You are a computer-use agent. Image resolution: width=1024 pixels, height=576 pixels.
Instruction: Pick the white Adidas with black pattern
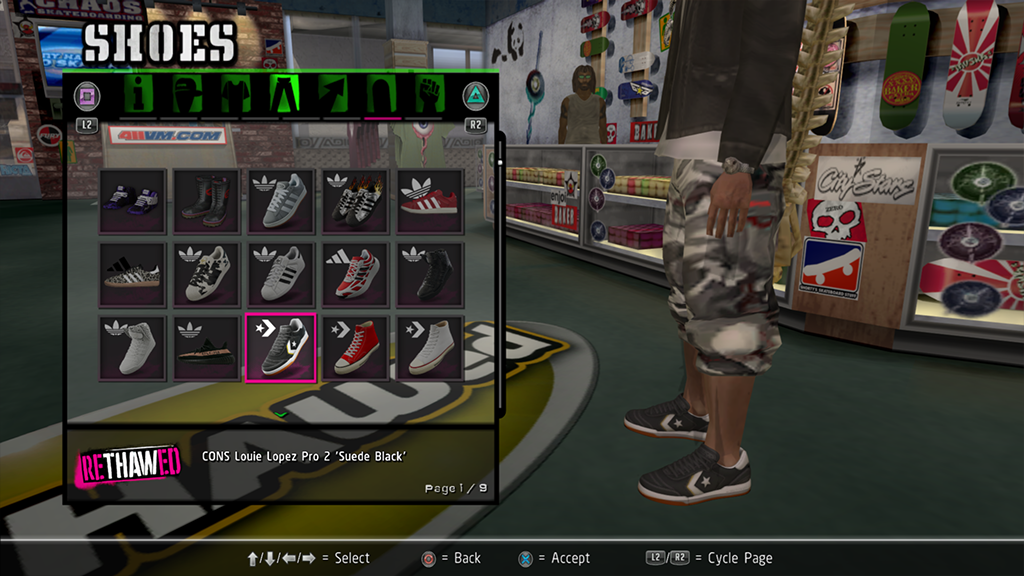click(206, 274)
